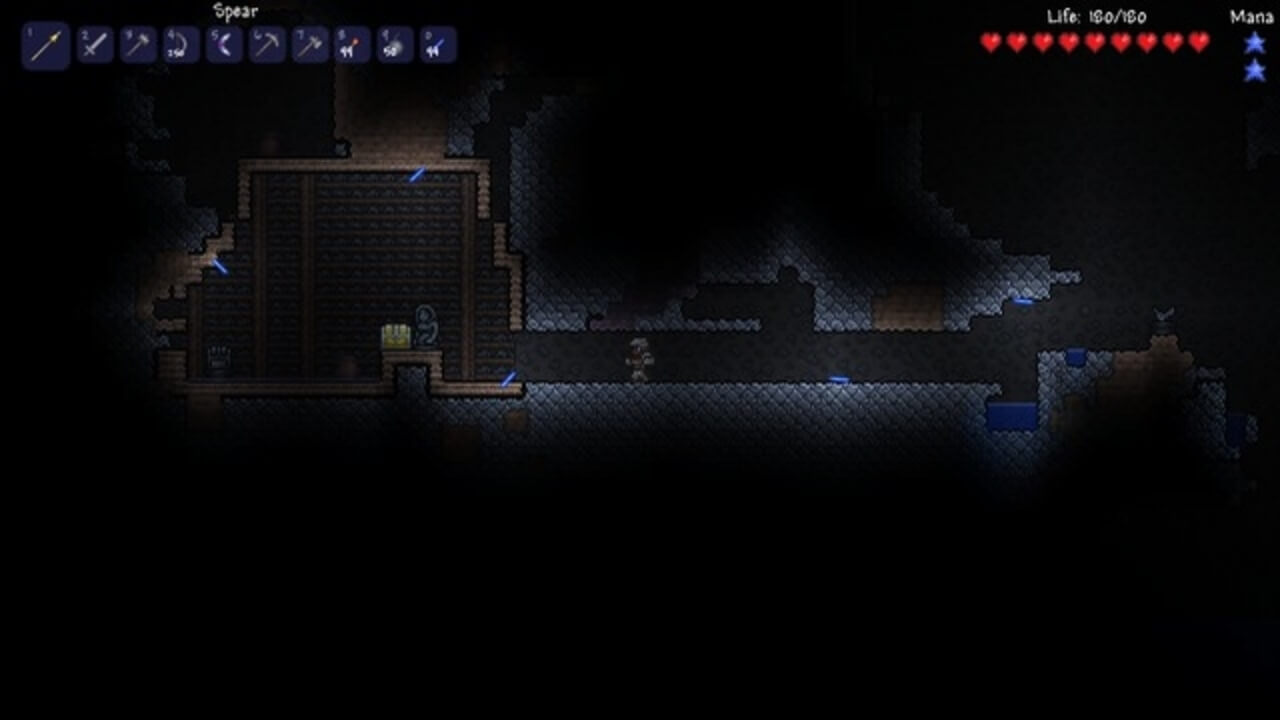The image size is (1280, 720).
Task: Select the hammer in hotbar slot 3
Action: 138,43
